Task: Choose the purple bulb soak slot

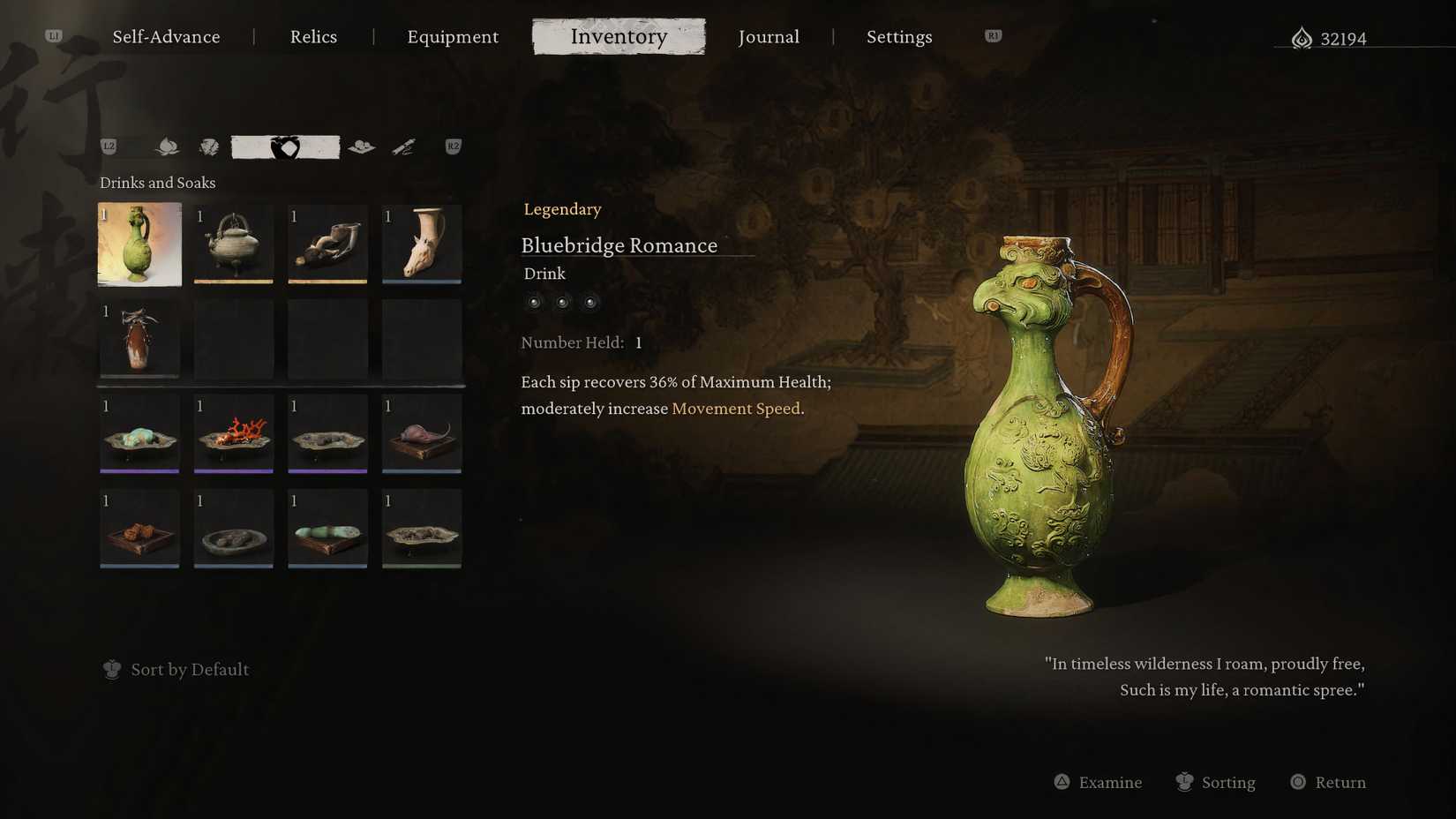Action: point(422,433)
